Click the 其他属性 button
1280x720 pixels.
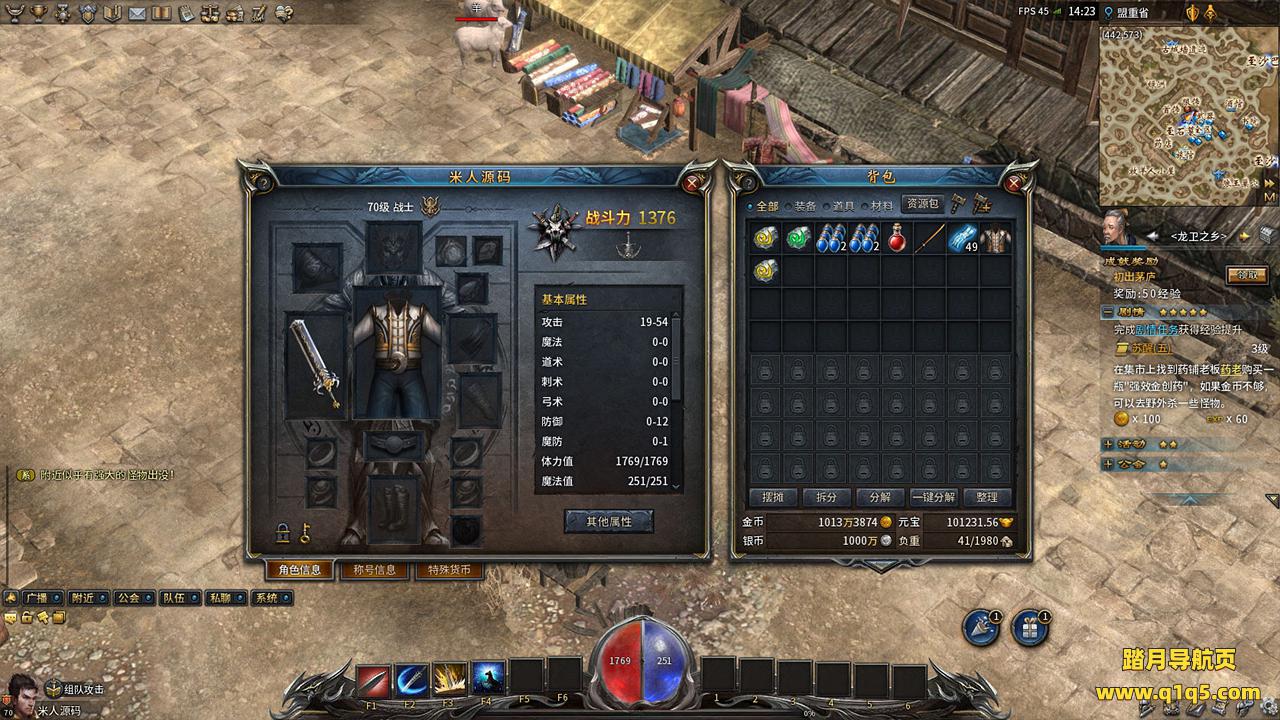(x=608, y=521)
